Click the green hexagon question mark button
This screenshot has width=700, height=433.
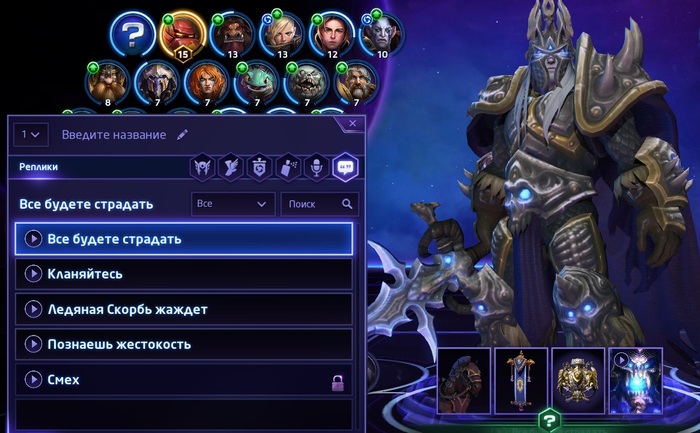549,420
